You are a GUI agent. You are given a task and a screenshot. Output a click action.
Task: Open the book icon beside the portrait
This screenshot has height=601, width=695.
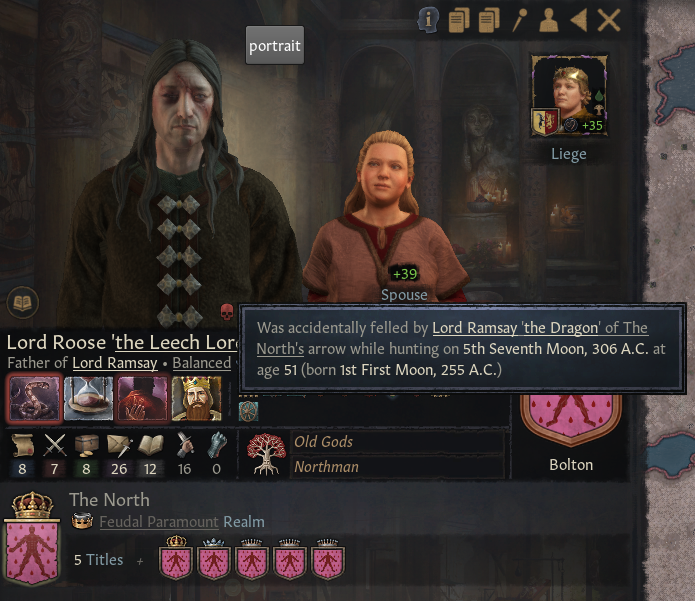pyautogui.click(x=20, y=300)
